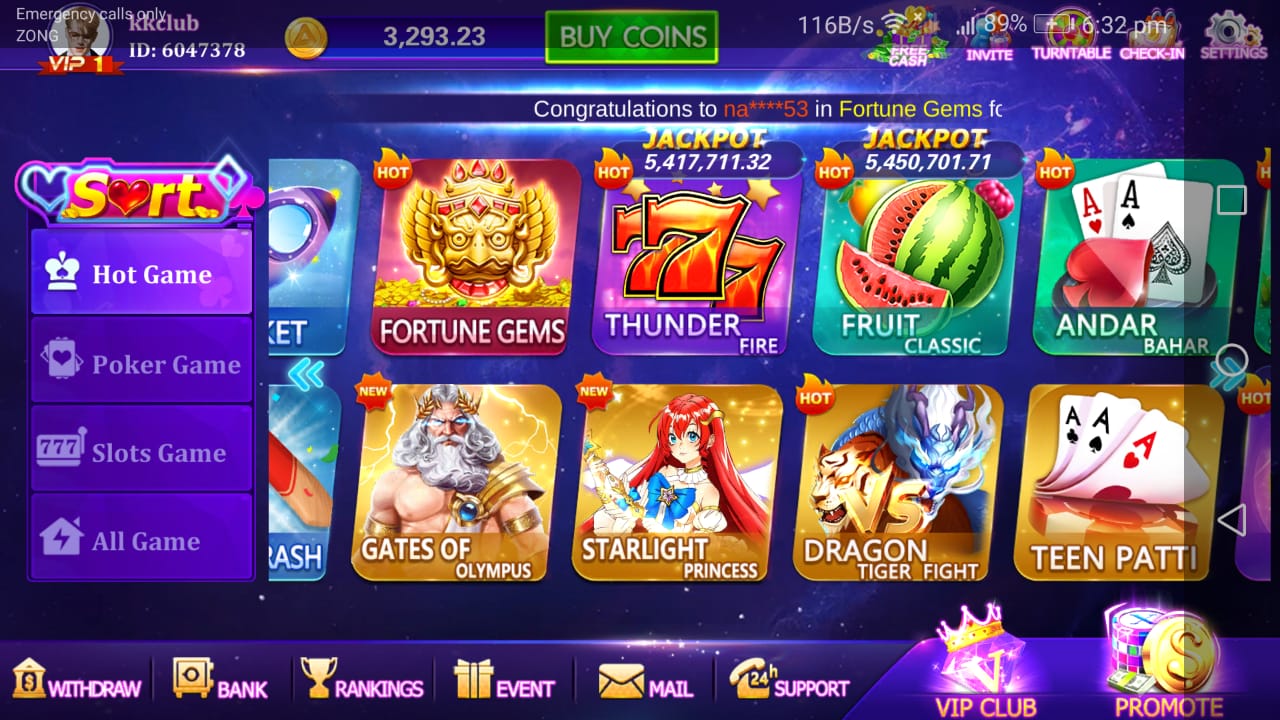Choose the All Game category
Viewport: 1280px width, 720px height.
pyautogui.click(x=141, y=538)
